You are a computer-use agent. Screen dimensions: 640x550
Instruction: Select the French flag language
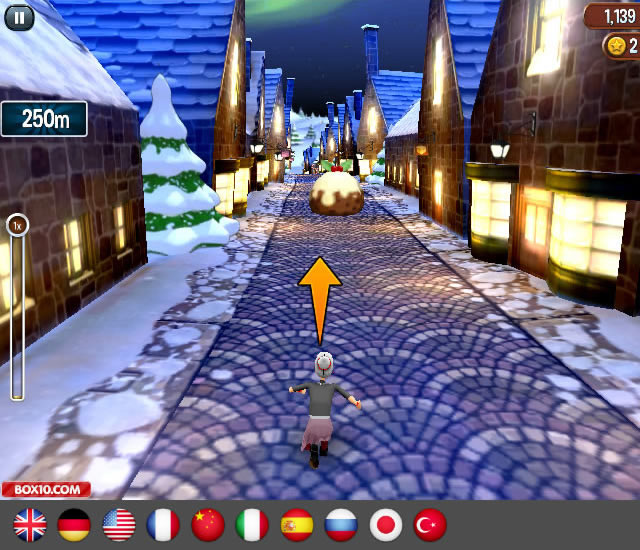[x=163, y=524]
